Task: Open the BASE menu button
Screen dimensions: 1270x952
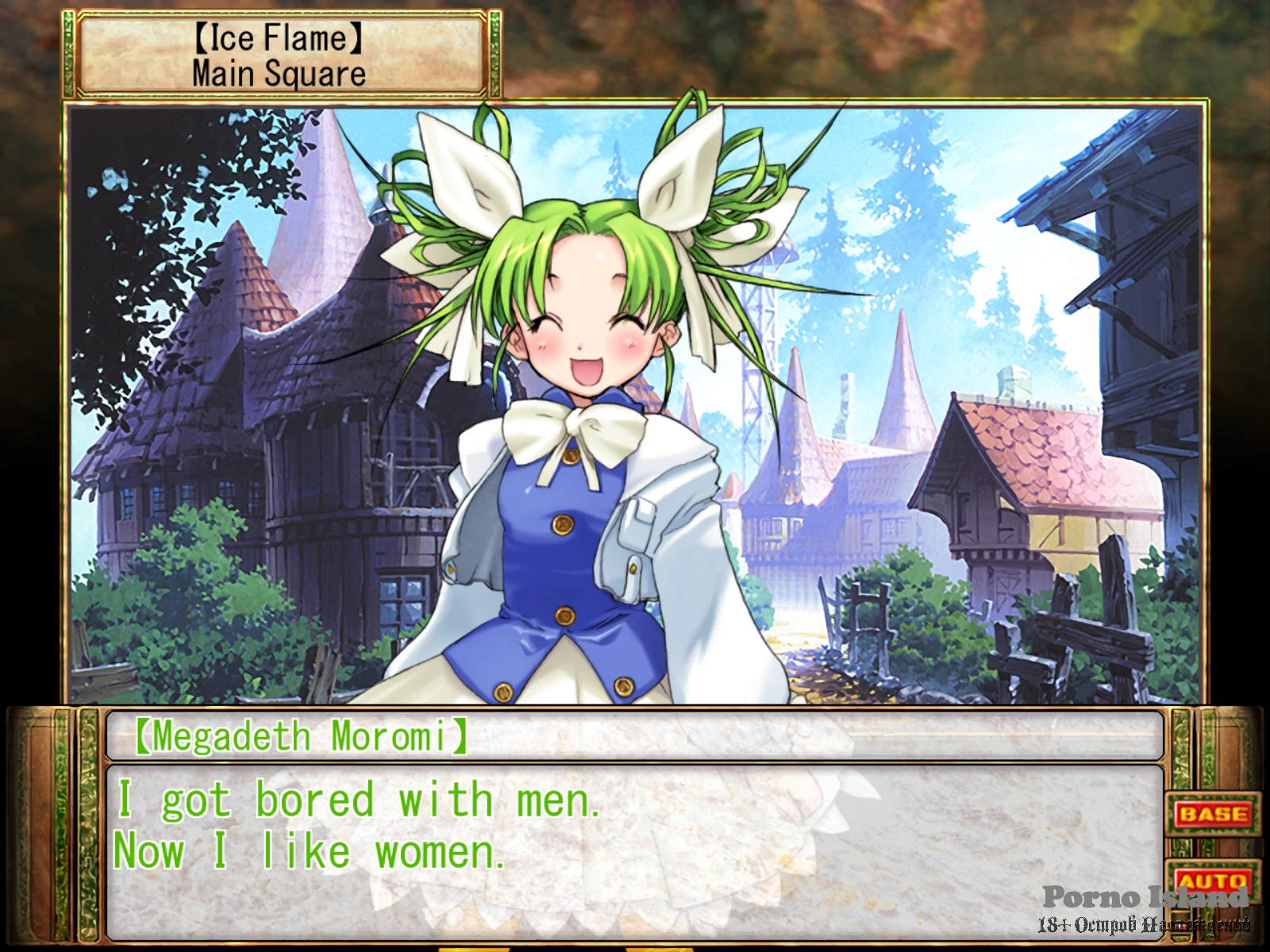Action: coord(1212,814)
